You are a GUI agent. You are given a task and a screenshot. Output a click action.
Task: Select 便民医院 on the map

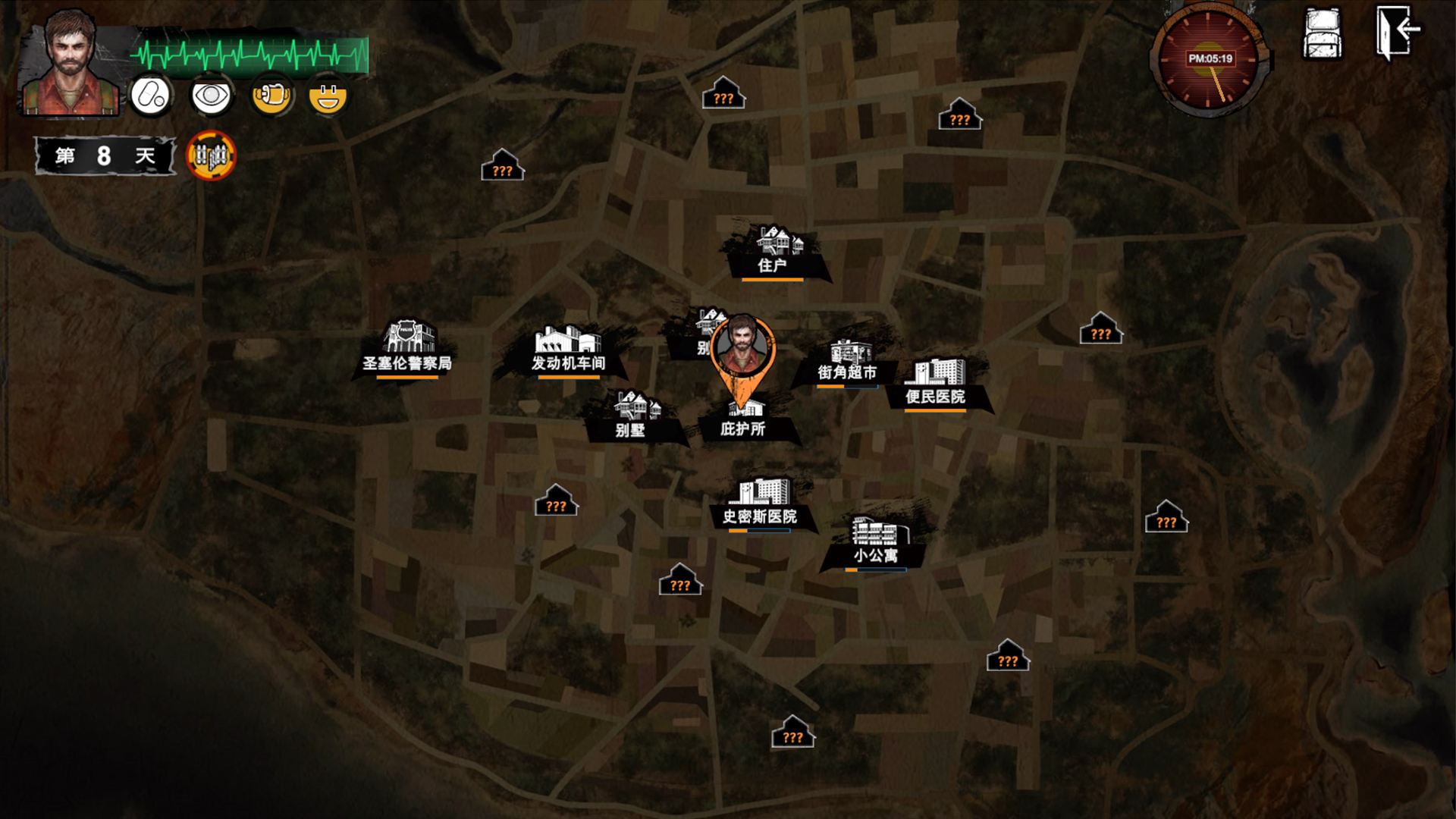tap(935, 384)
